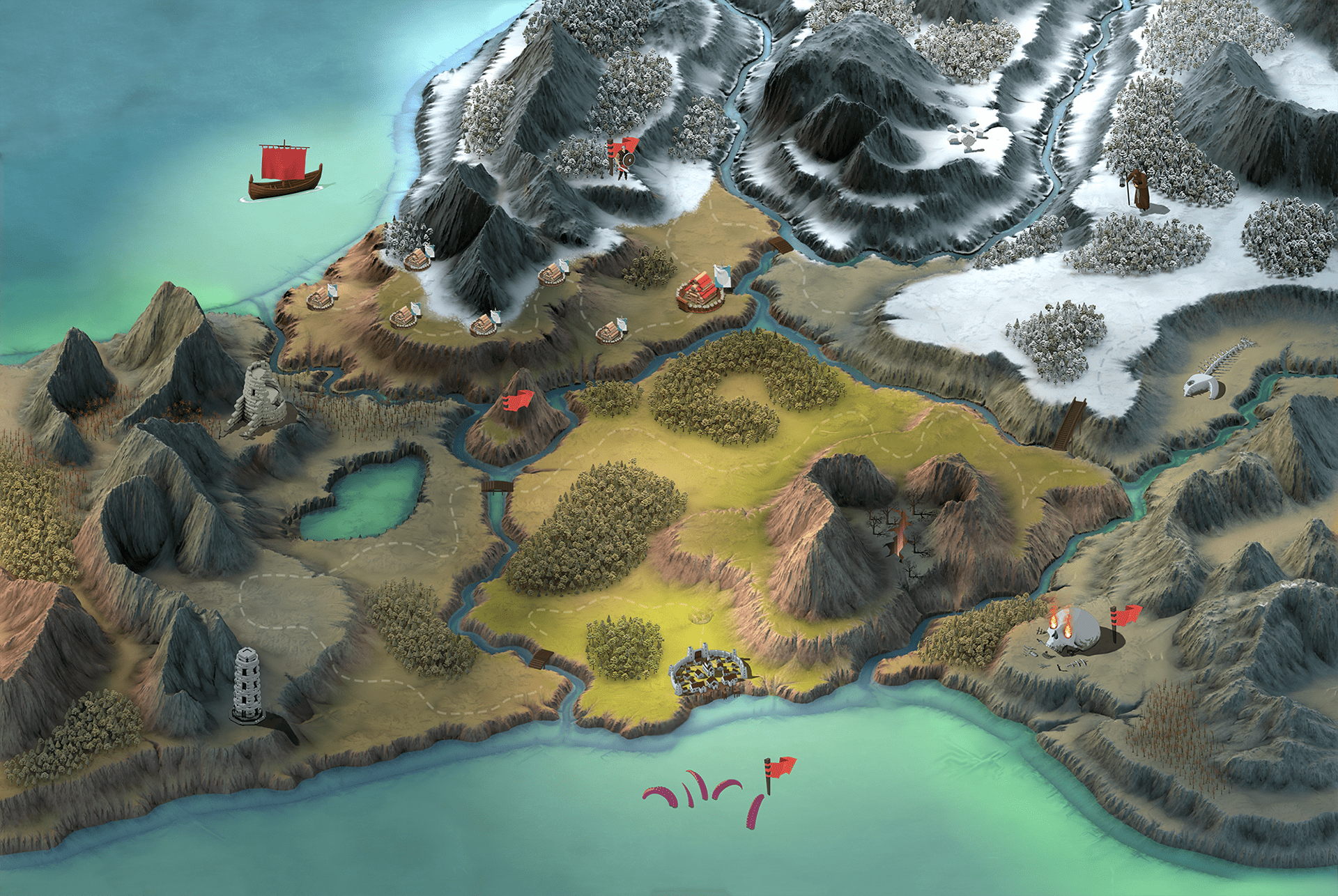This screenshot has height=896, width=1338.
Task: Select the red flag on the small hill
Action: click(516, 401)
